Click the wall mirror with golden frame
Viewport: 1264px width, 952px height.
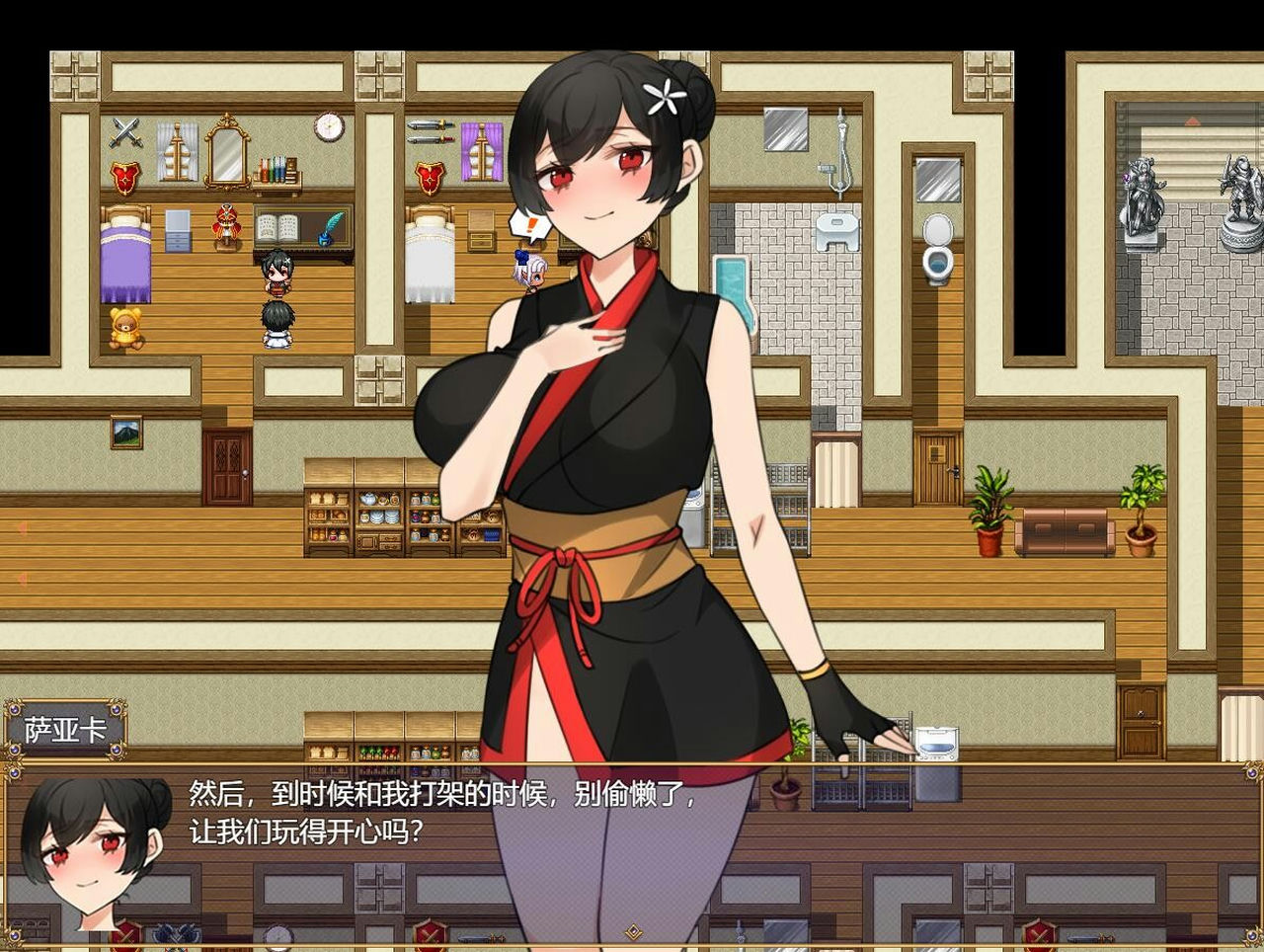pyautogui.click(x=226, y=156)
